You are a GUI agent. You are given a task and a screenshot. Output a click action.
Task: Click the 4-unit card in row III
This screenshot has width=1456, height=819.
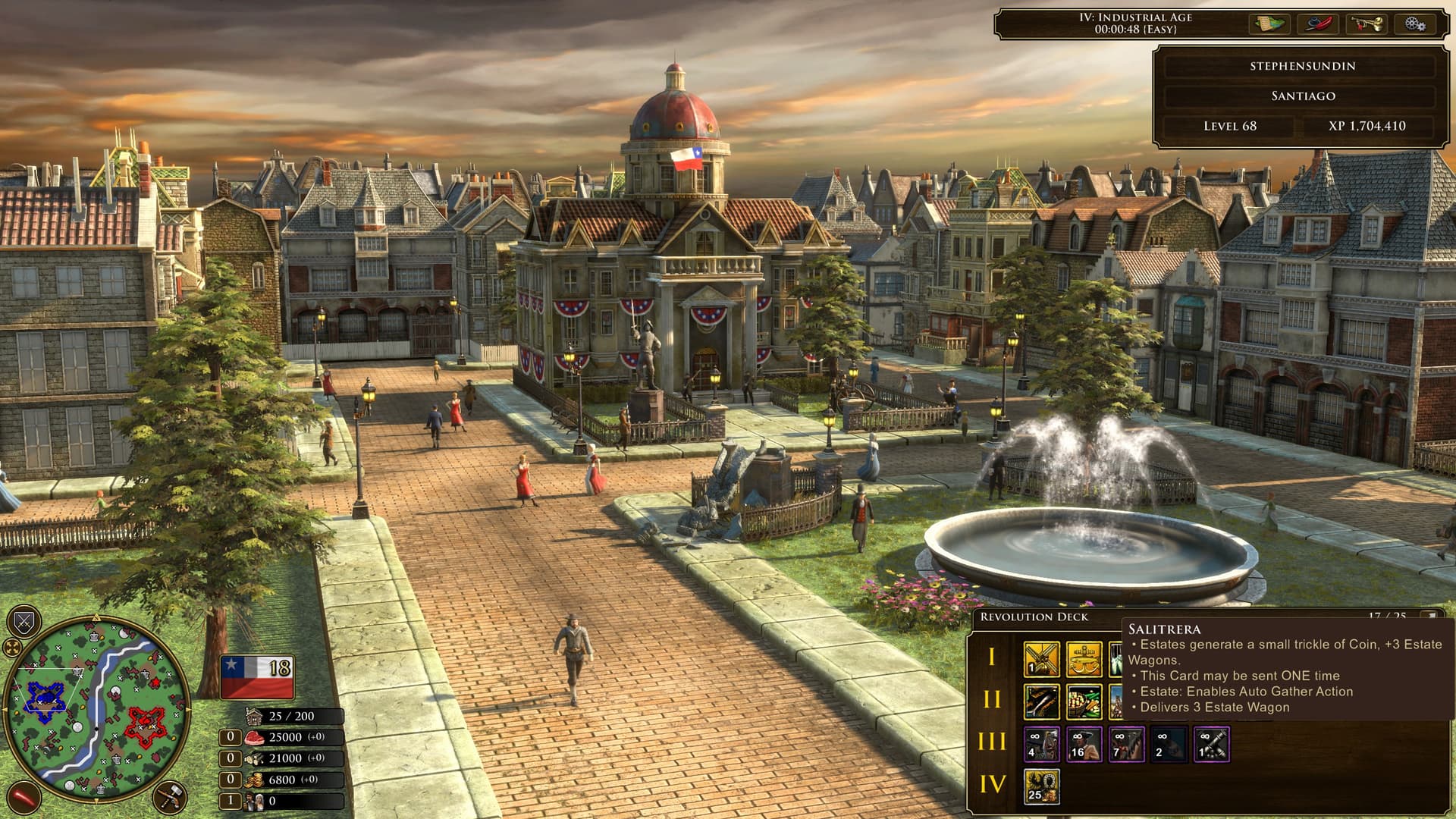point(1041,744)
